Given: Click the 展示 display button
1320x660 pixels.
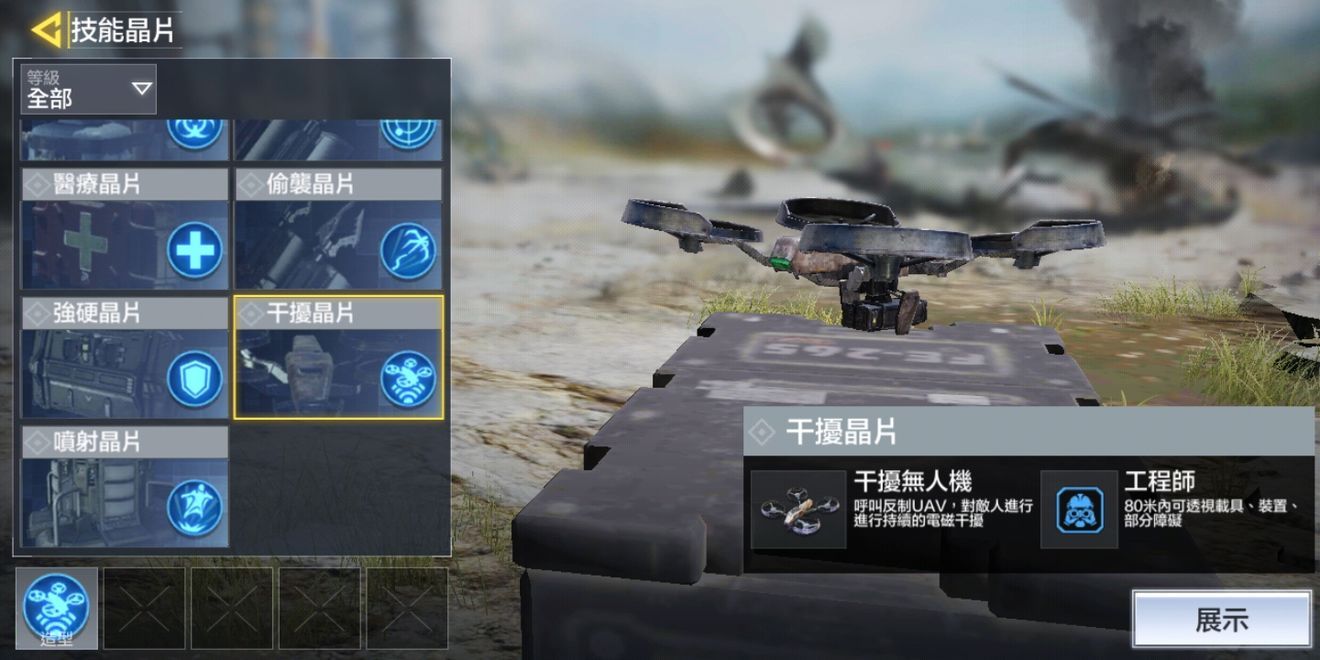Looking at the screenshot, I should click(1221, 619).
